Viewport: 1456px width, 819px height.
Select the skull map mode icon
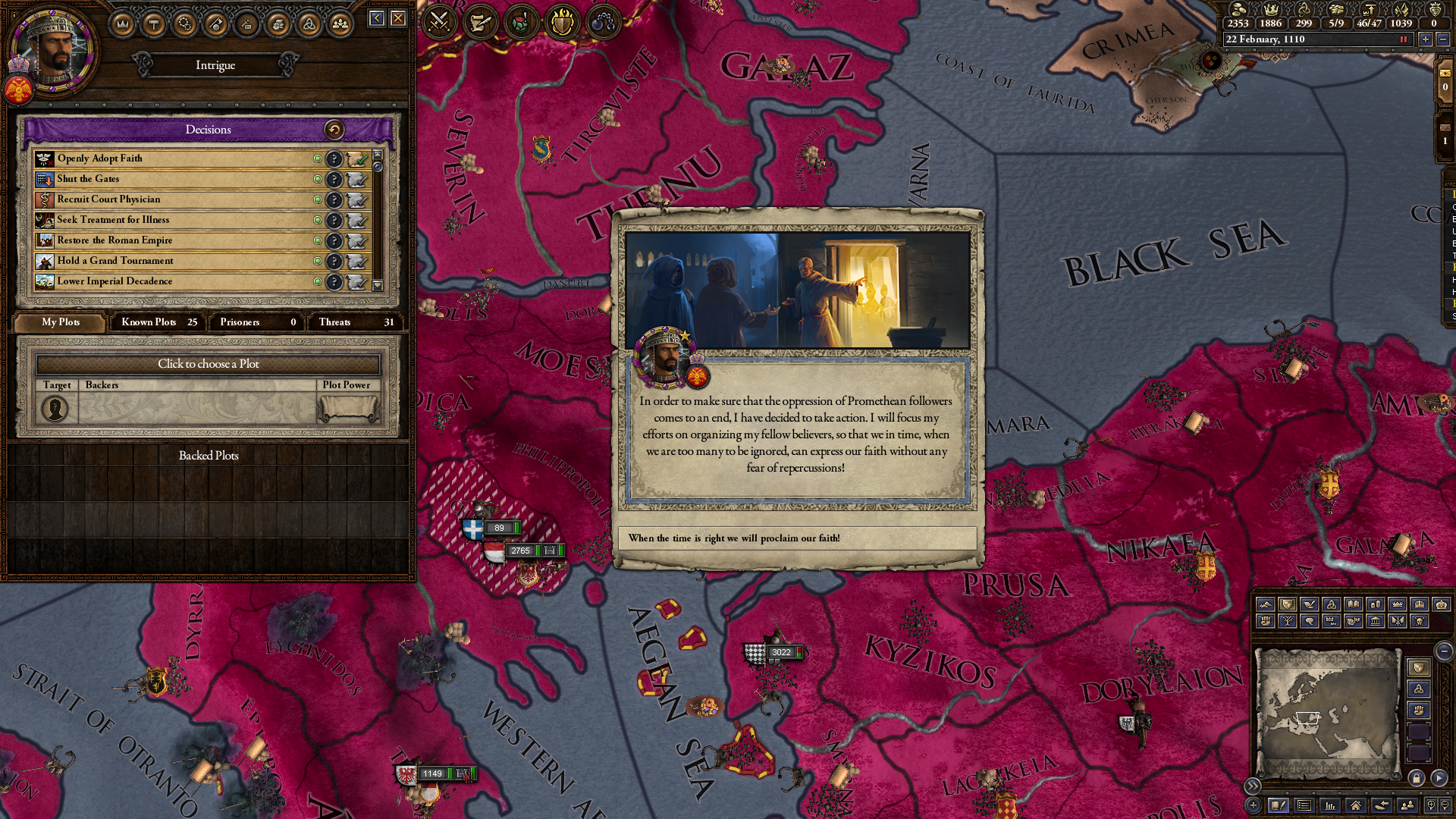click(x=1419, y=622)
